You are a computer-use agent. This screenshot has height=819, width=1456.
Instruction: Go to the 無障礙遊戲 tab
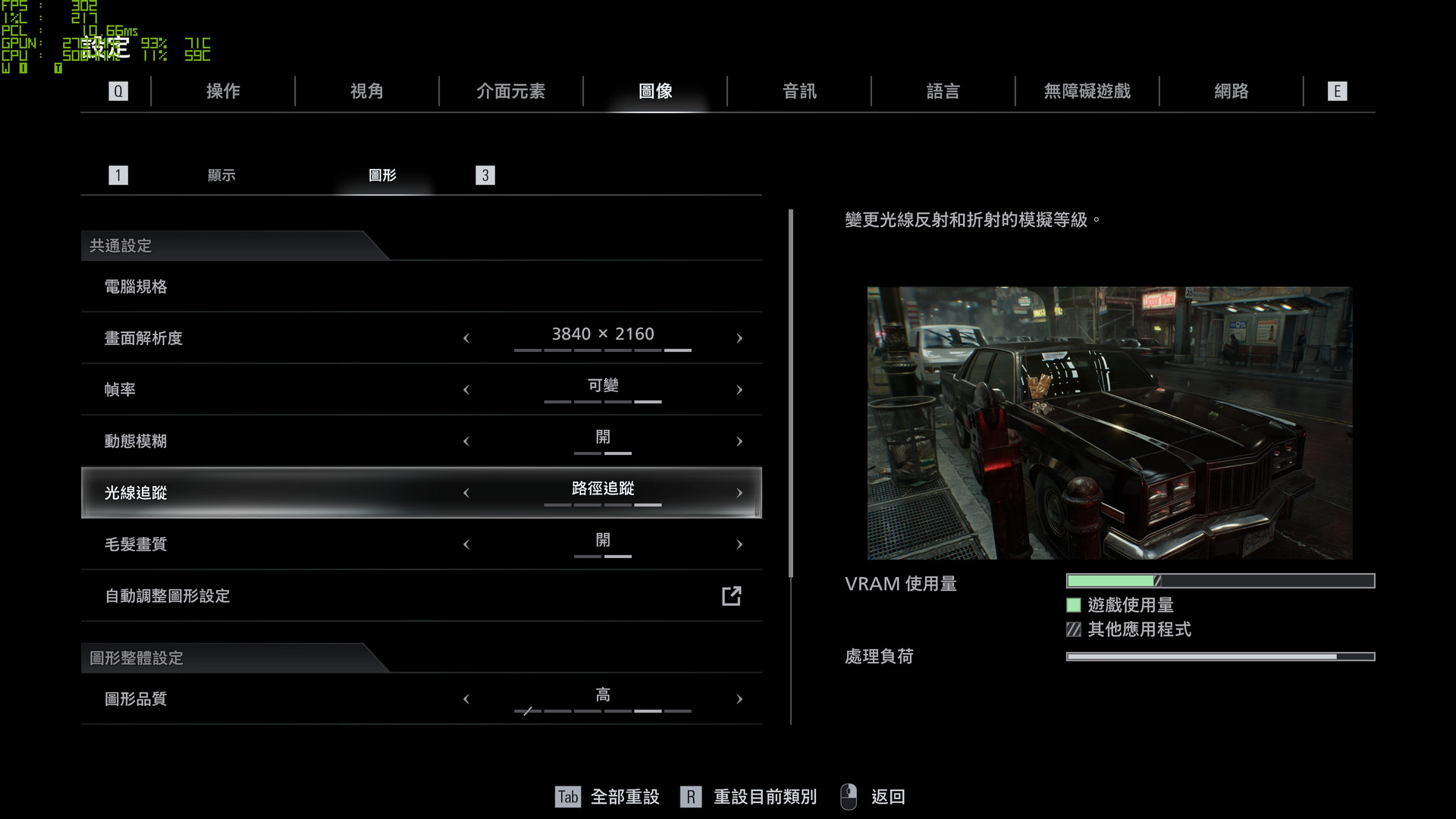[x=1087, y=92]
